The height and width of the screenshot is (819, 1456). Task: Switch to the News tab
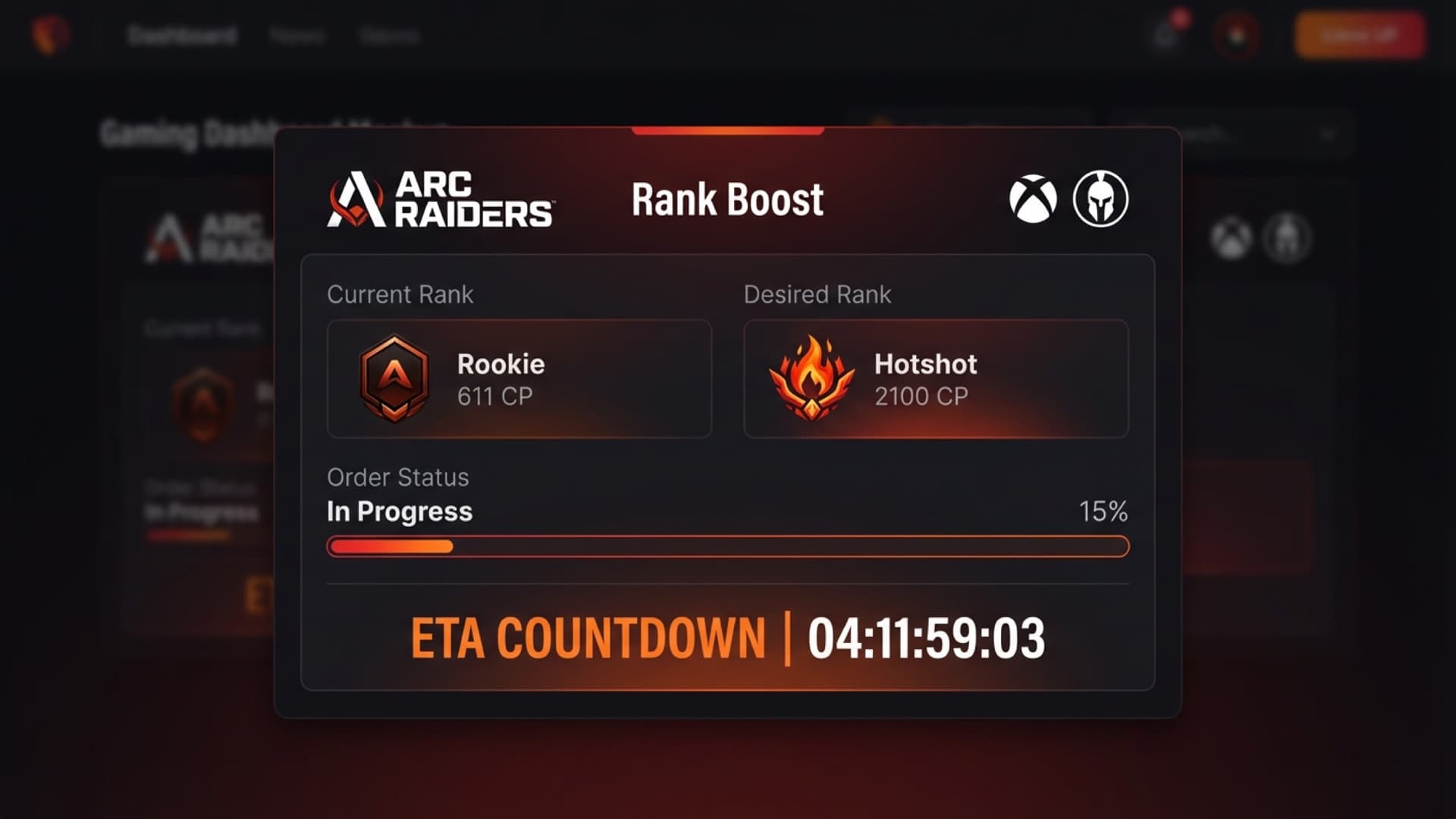tap(299, 34)
